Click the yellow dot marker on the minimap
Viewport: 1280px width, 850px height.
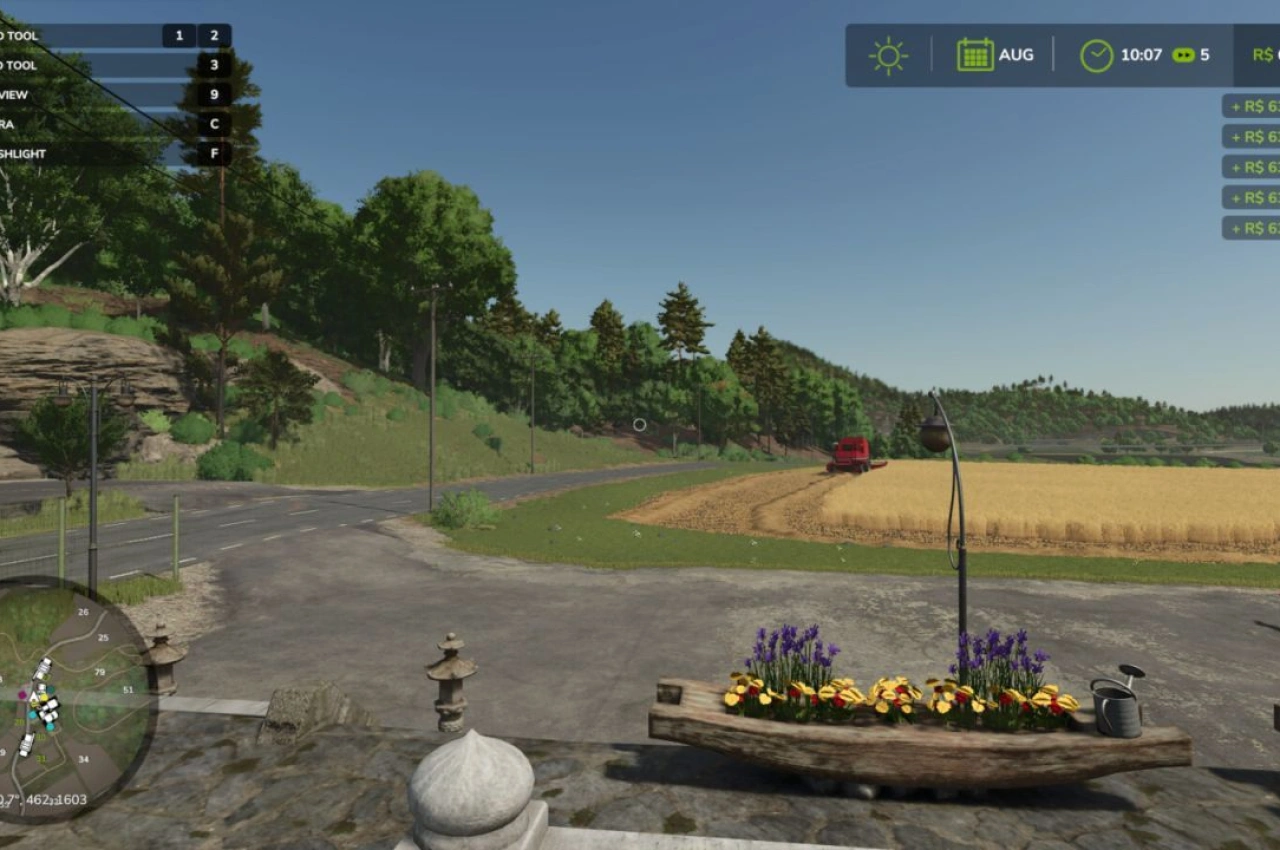coord(44,697)
